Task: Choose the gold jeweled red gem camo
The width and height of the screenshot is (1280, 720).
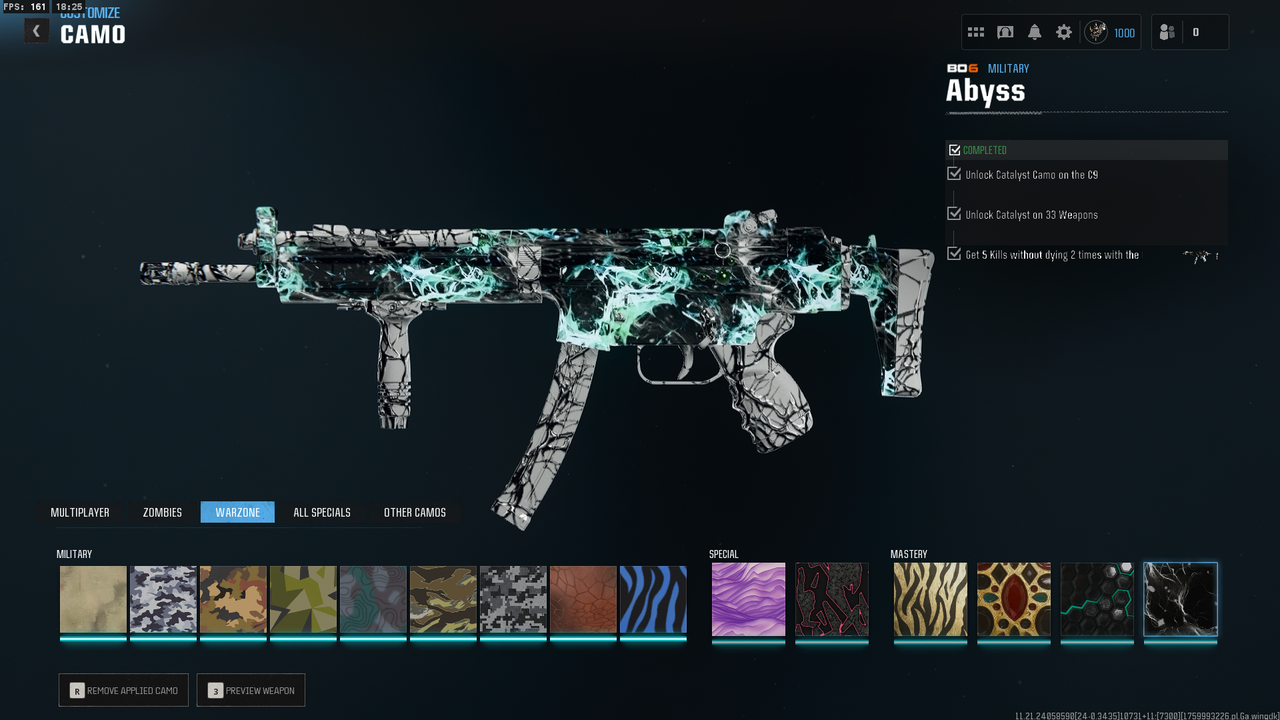Action: 1014,599
